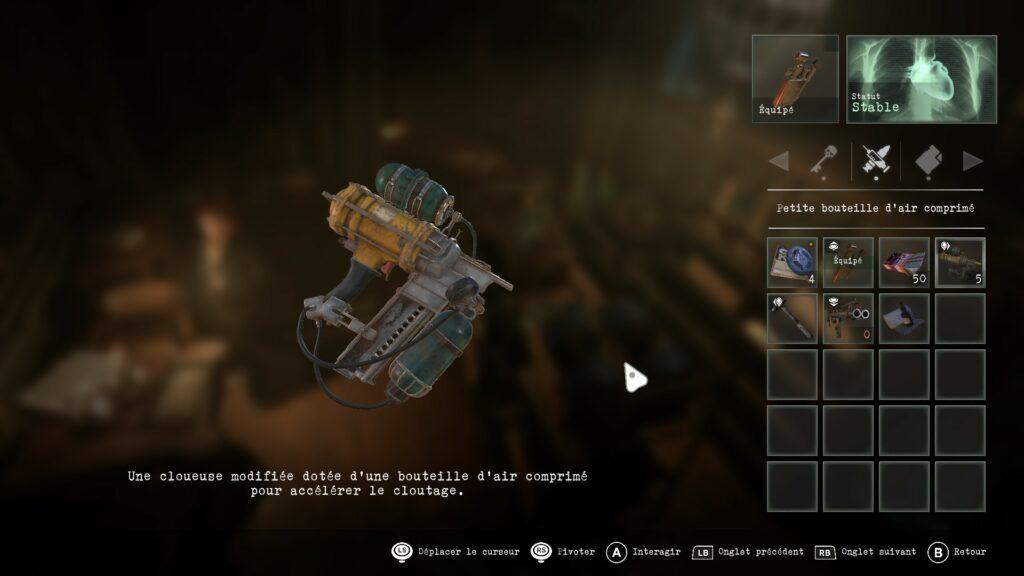The image size is (1024, 576).
Task: Click the left arrow for previous tab
Action: (778, 160)
